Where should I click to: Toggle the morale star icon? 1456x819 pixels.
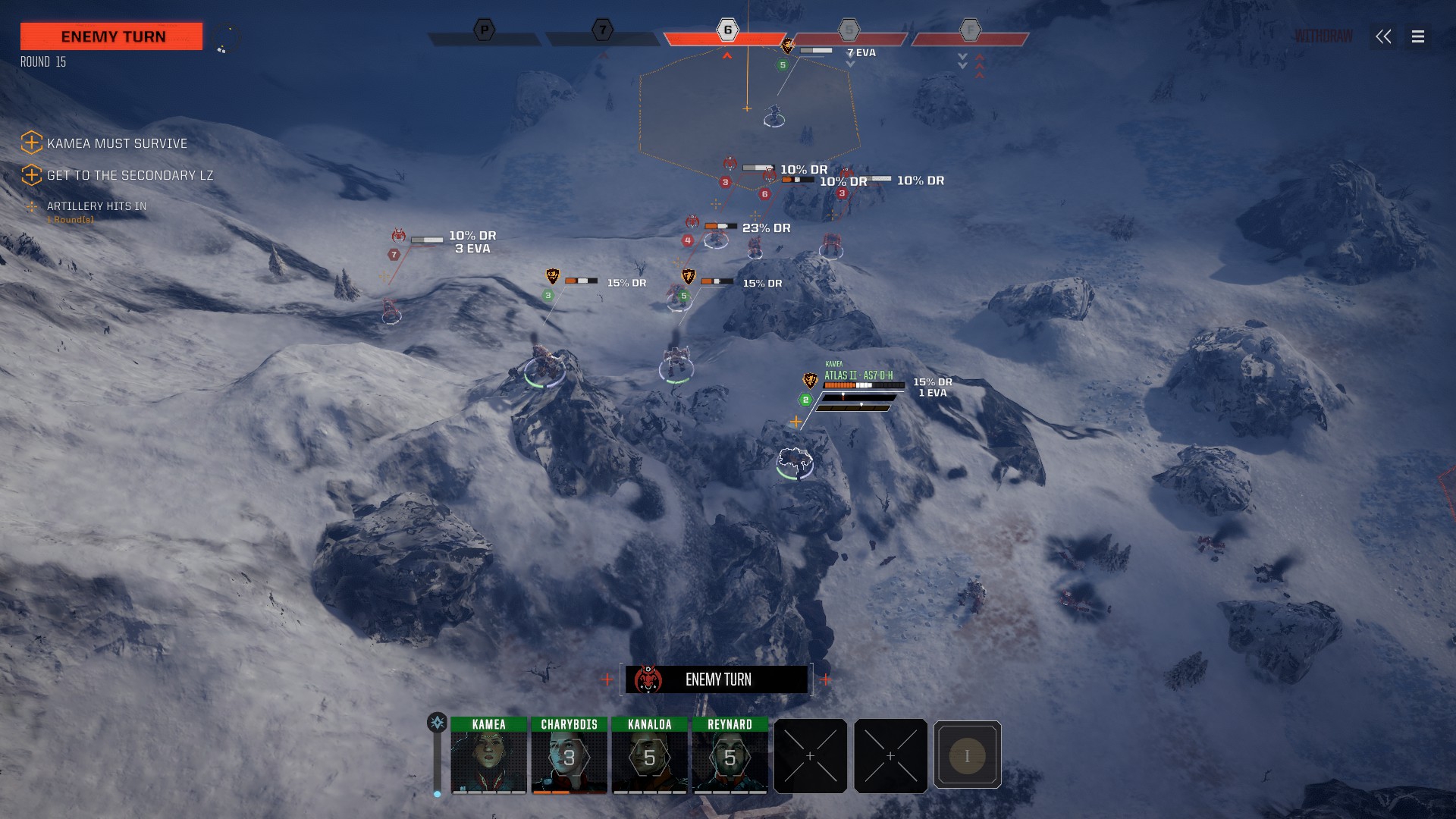coord(437,723)
